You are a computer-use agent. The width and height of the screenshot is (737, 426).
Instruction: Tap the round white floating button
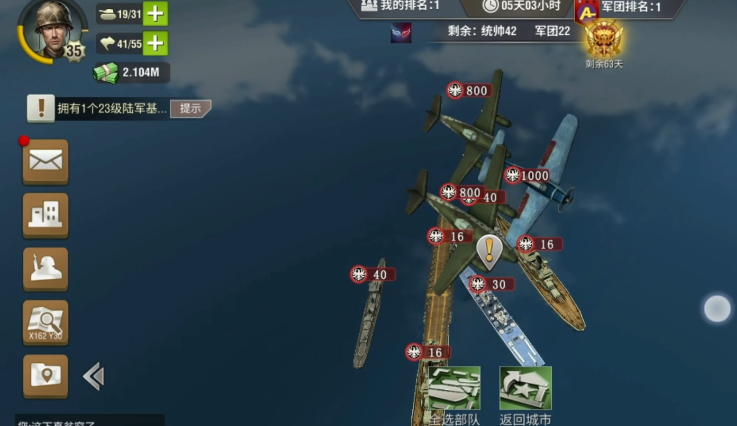(x=717, y=309)
